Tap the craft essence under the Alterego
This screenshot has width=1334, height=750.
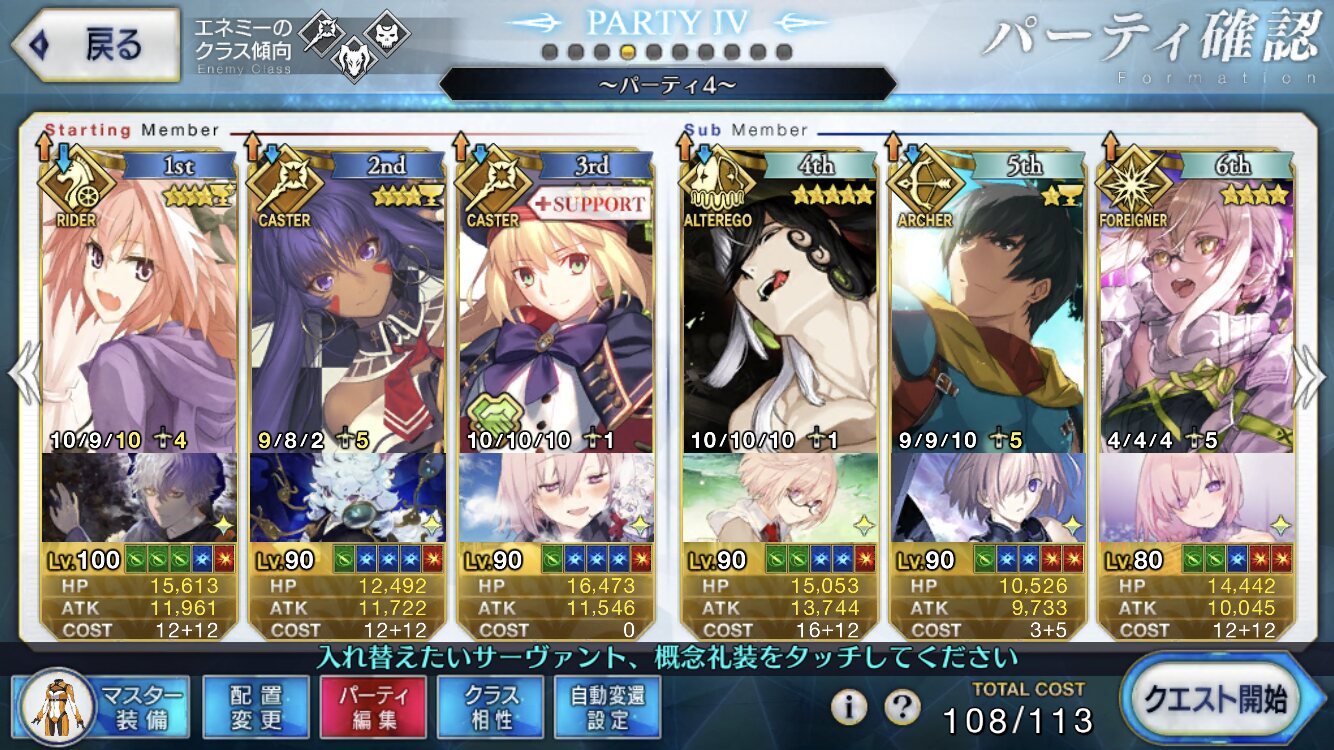(779, 497)
